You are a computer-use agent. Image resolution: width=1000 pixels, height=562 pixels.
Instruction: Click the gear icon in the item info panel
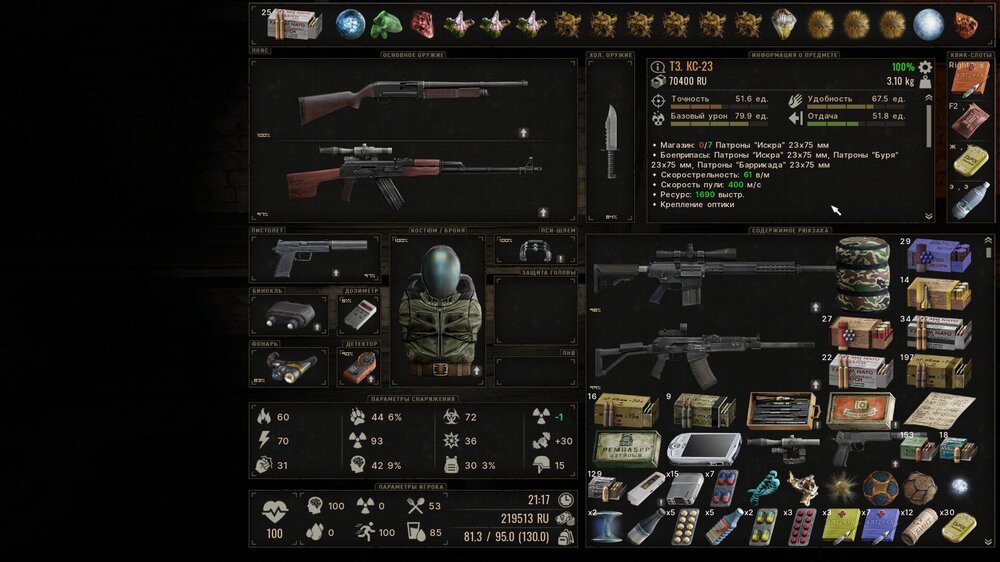925,68
